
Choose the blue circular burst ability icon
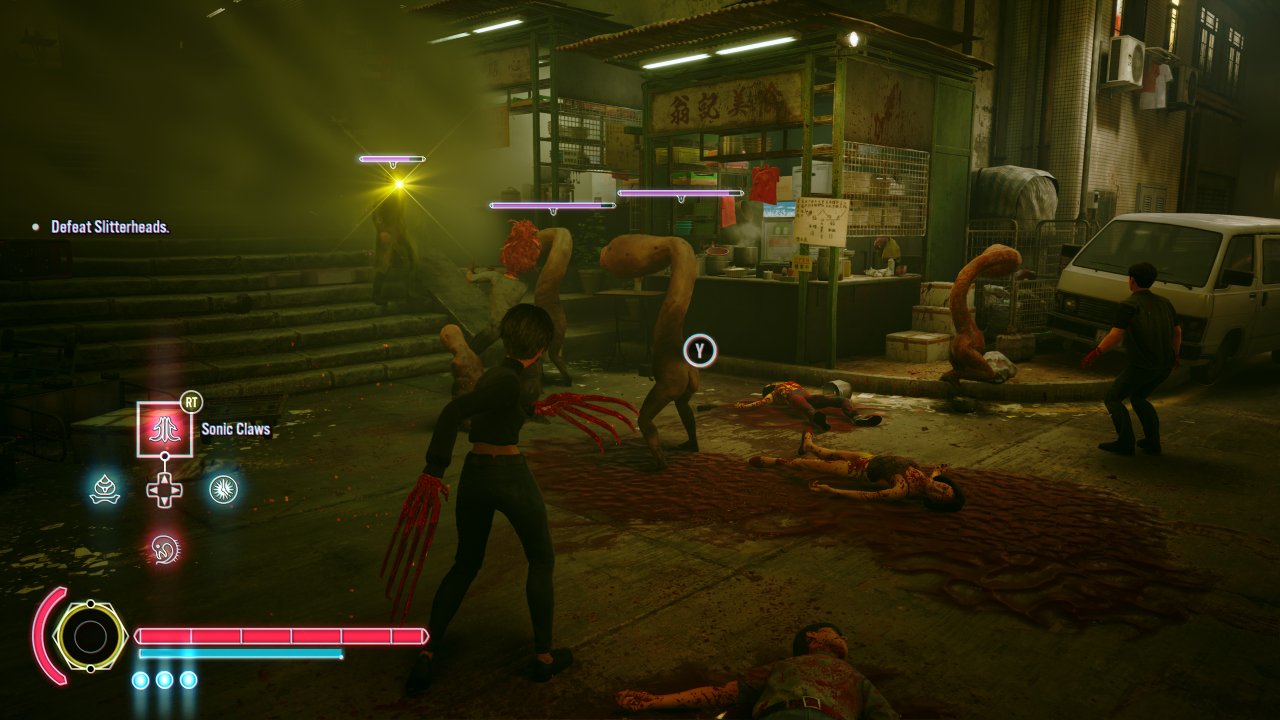point(223,489)
